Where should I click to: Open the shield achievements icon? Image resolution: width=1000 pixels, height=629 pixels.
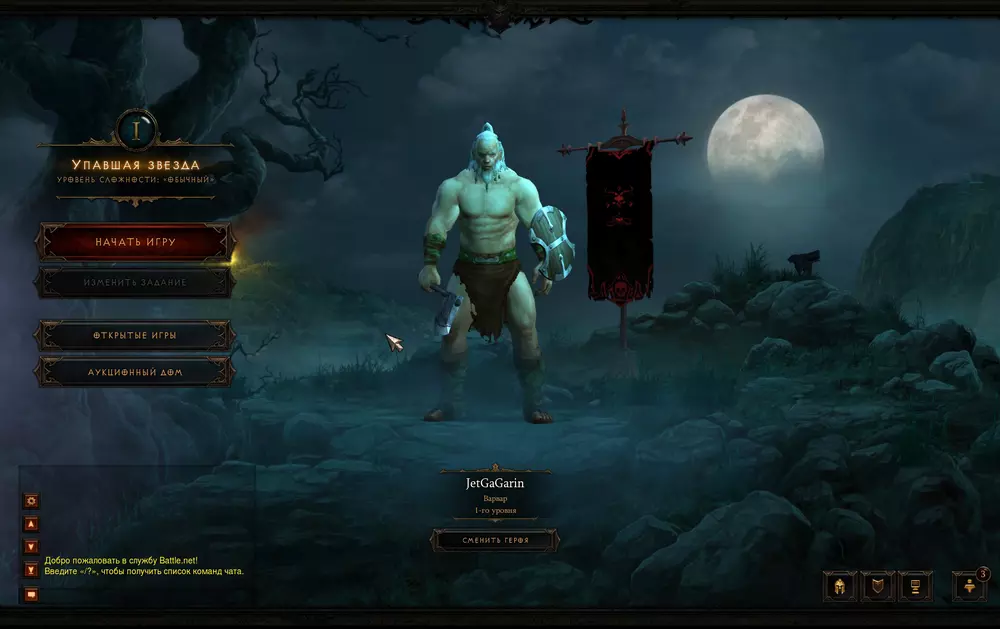877,586
